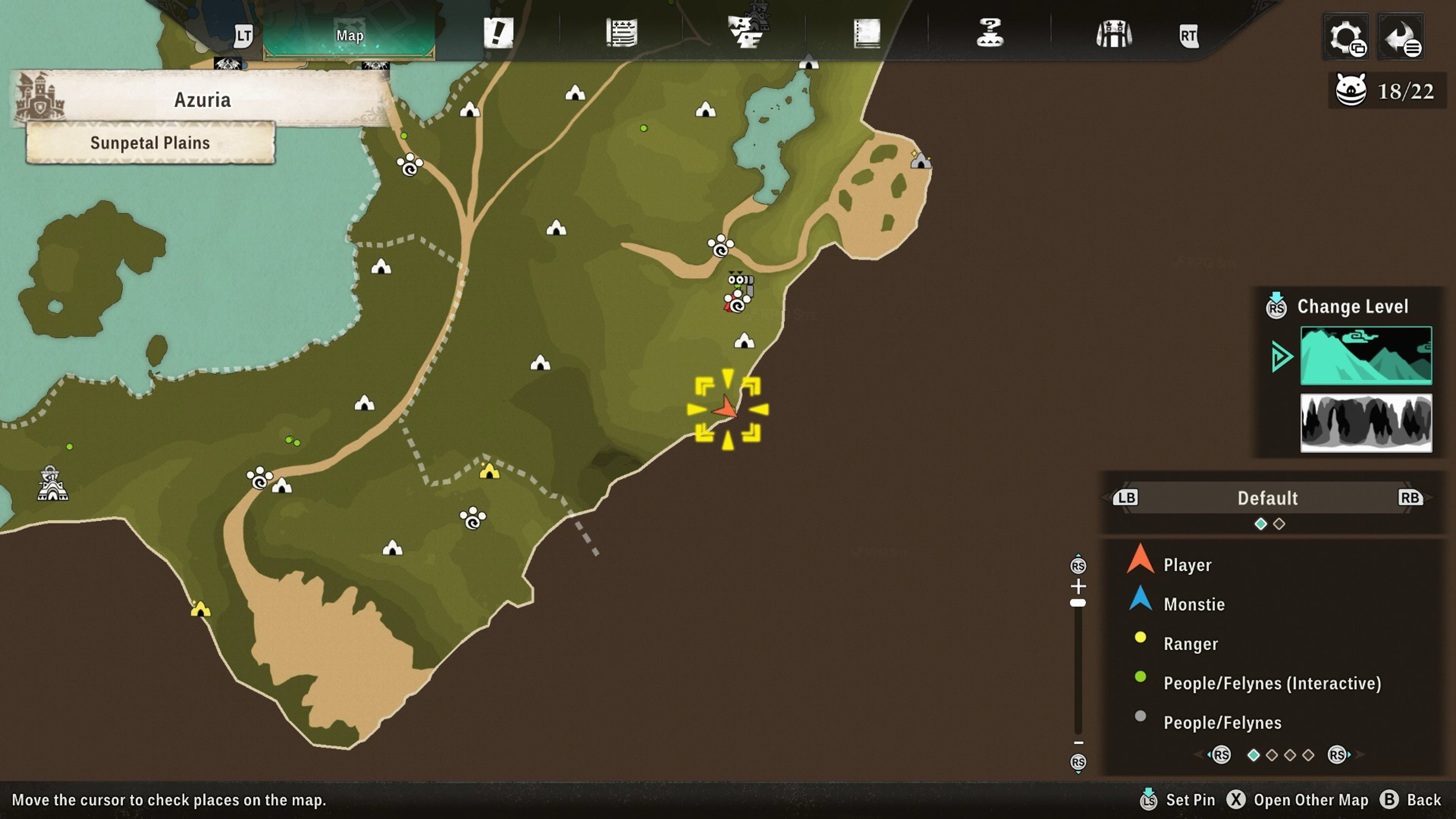This screenshot has height=819, width=1456.
Task: Switch to the scroll list tab
Action: click(622, 33)
